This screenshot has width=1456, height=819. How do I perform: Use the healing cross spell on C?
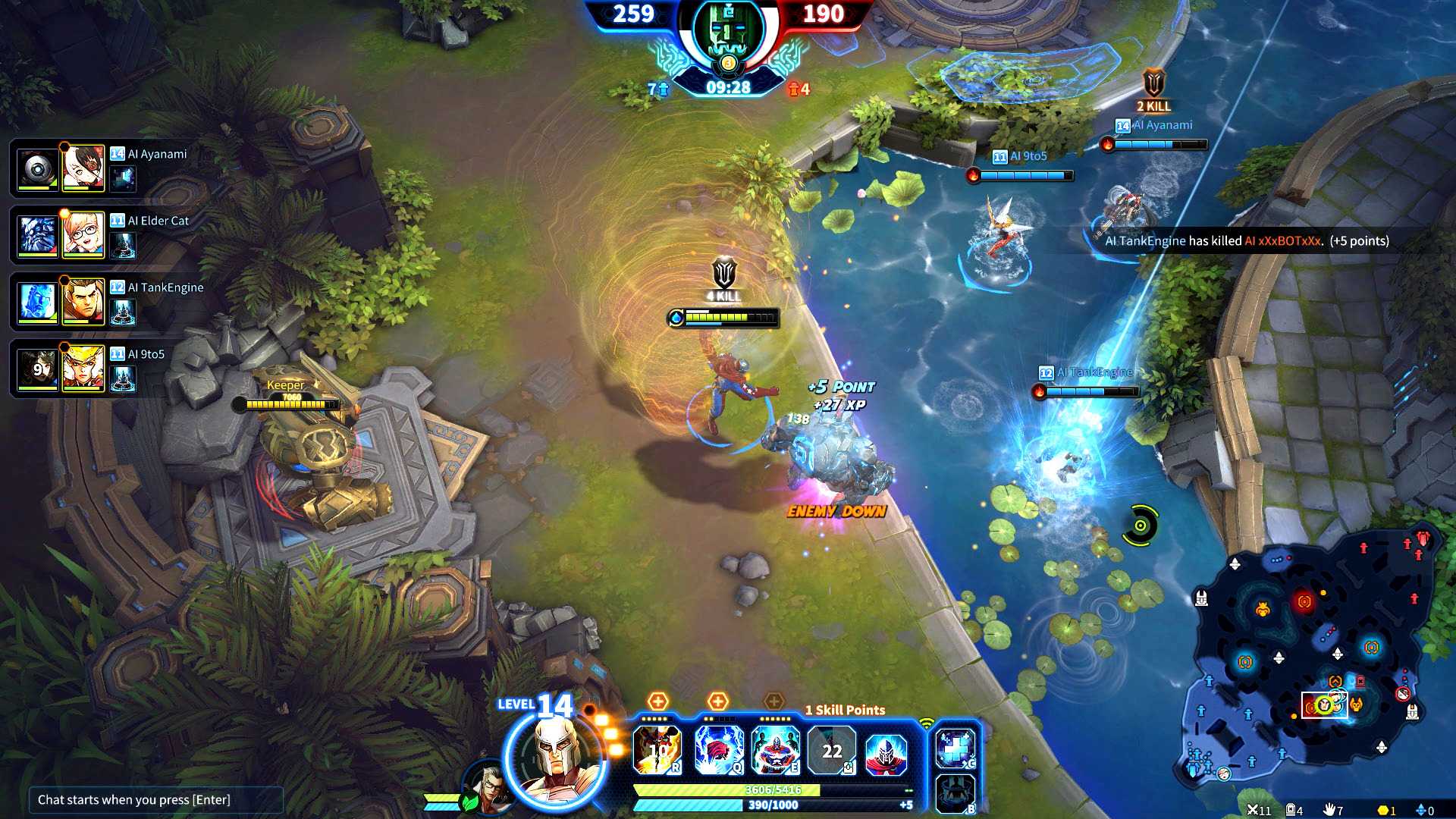(955, 748)
